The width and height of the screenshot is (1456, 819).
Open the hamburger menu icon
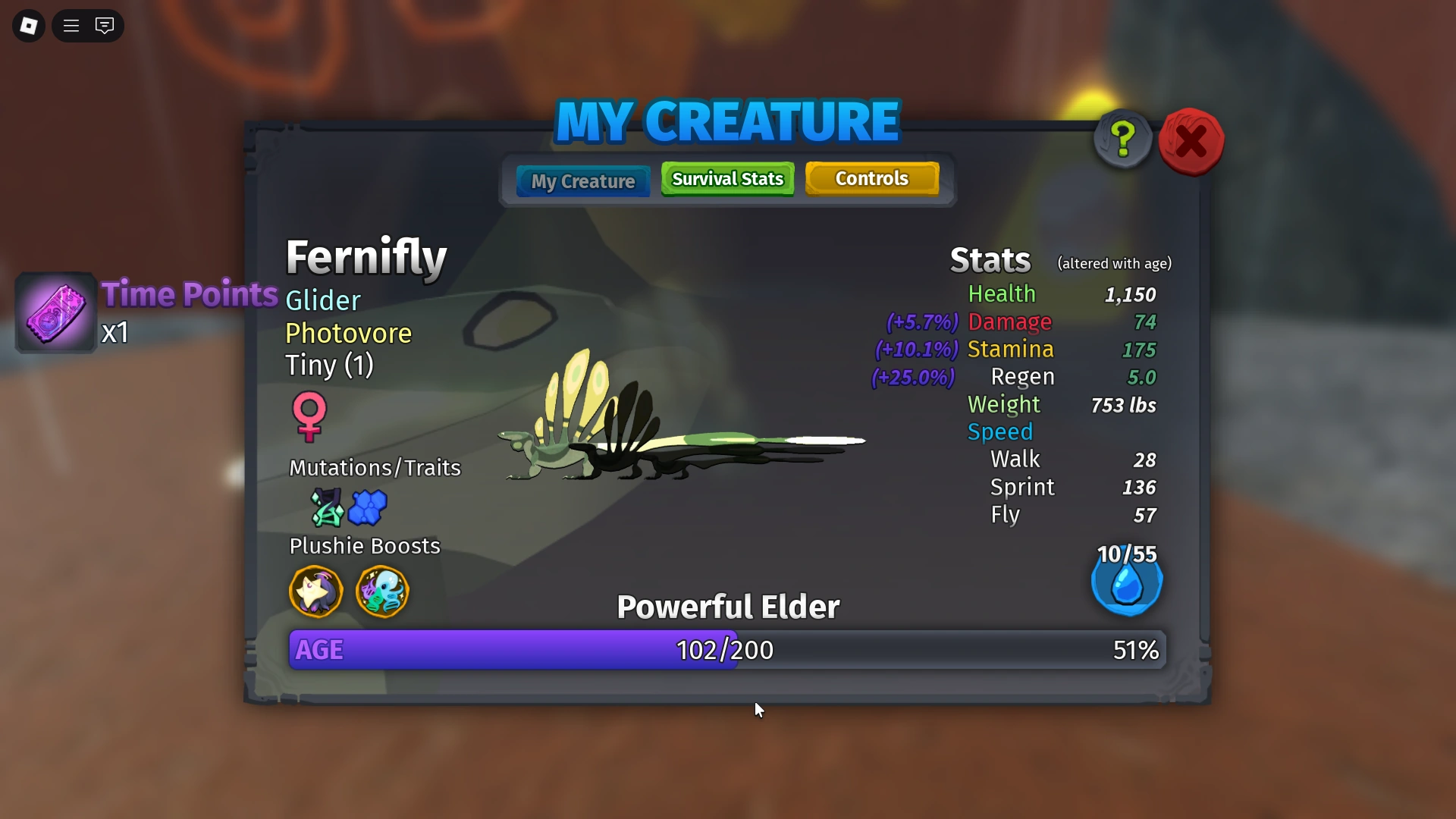click(x=70, y=25)
